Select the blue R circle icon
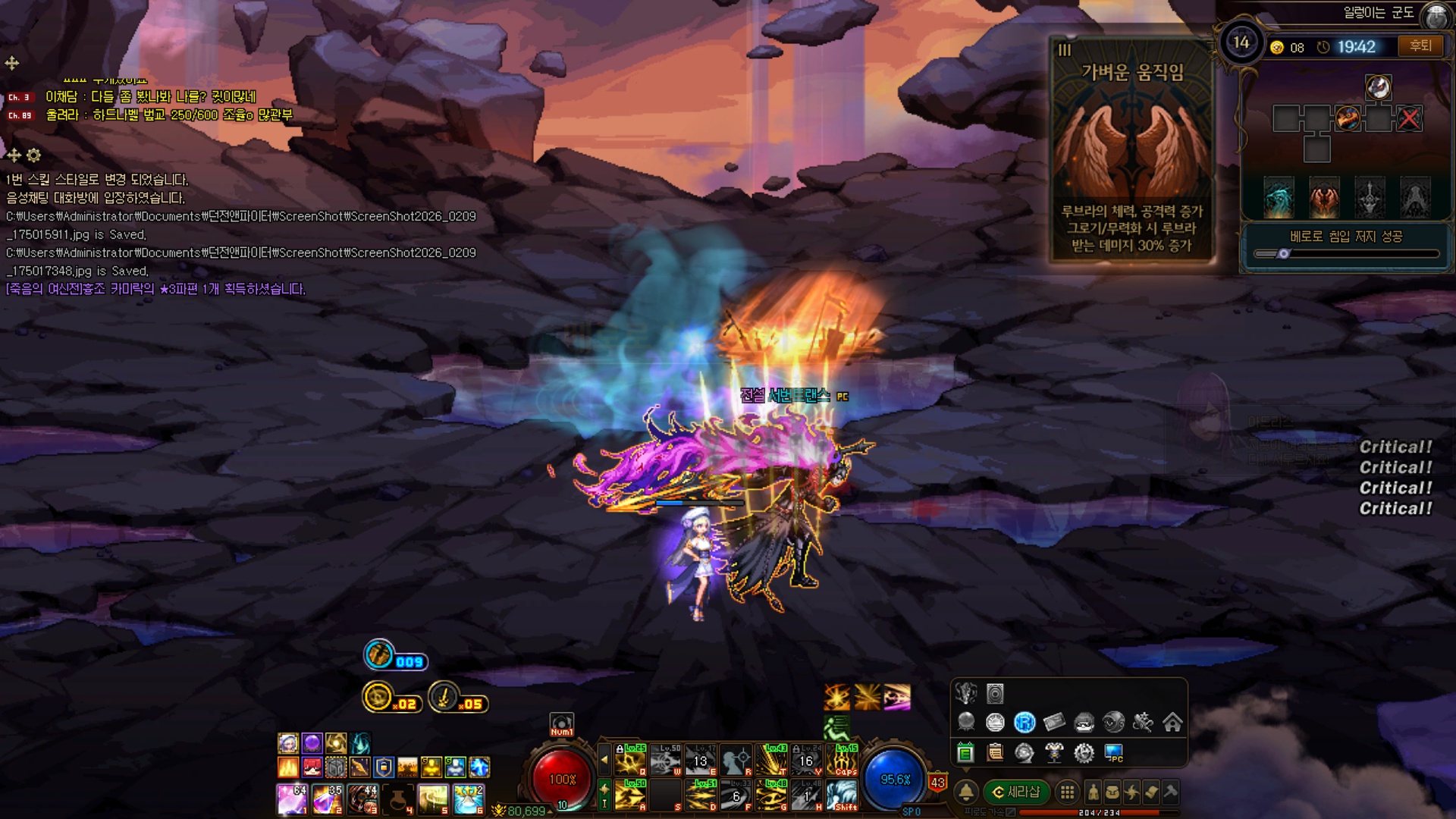 [x=1025, y=723]
